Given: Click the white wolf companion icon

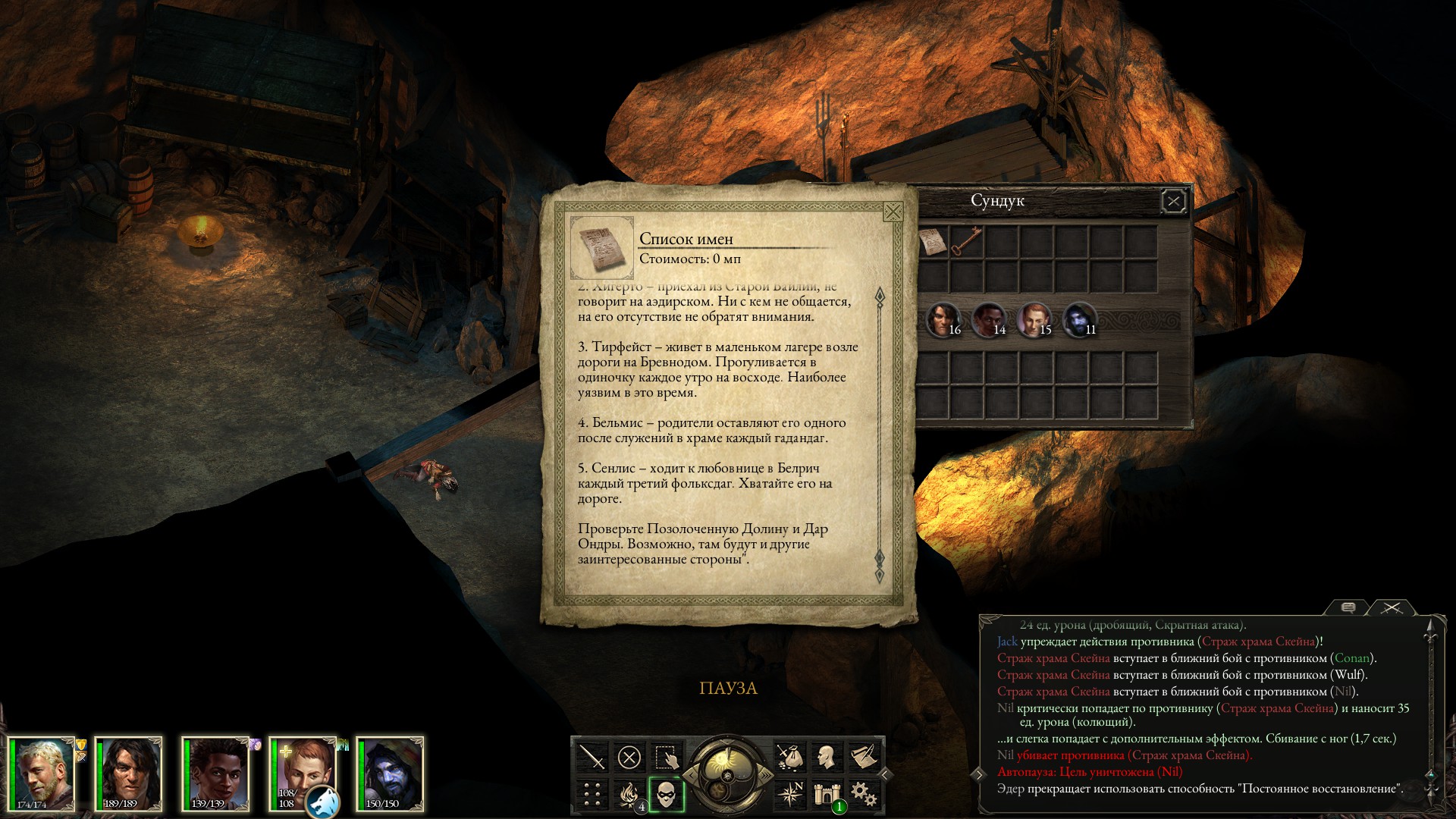Looking at the screenshot, I should [322, 802].
